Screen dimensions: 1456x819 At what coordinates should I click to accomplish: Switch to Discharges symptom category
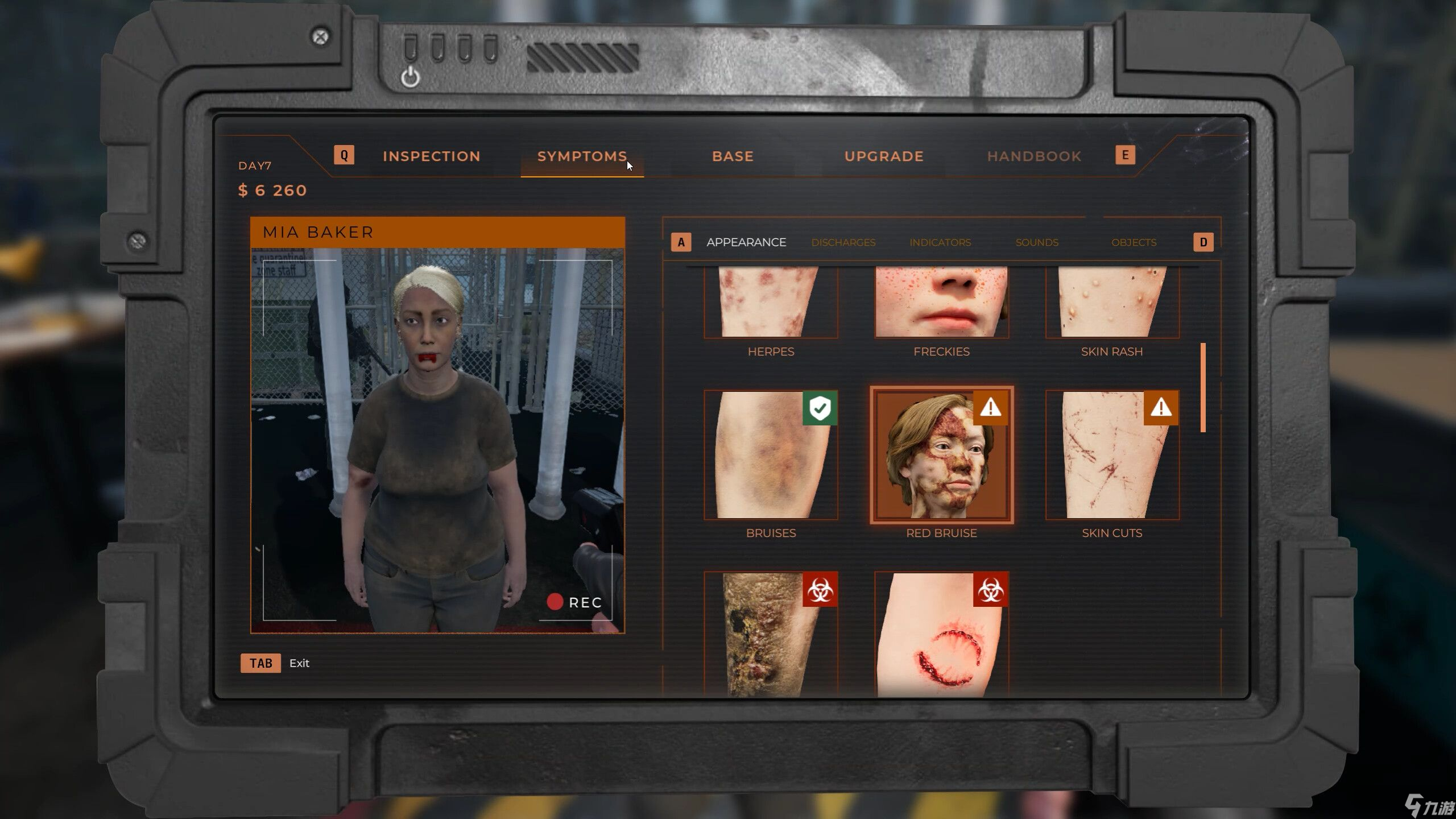(x=843, y=242)
